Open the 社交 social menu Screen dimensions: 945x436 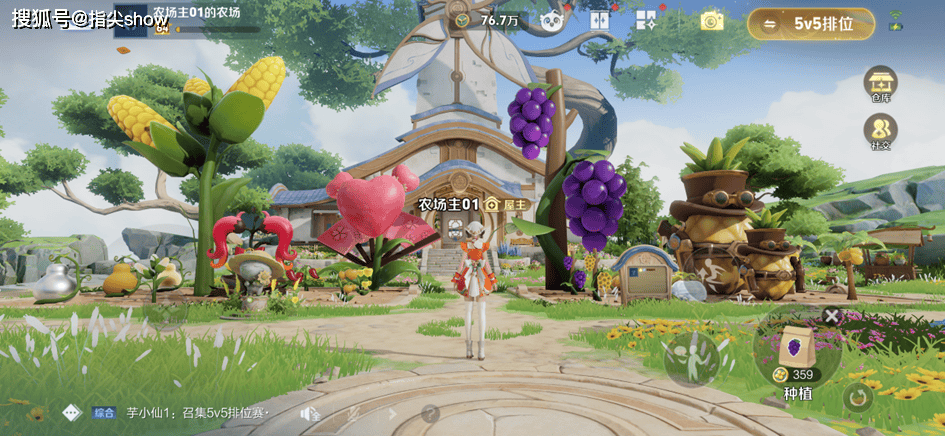pos(880,131)
